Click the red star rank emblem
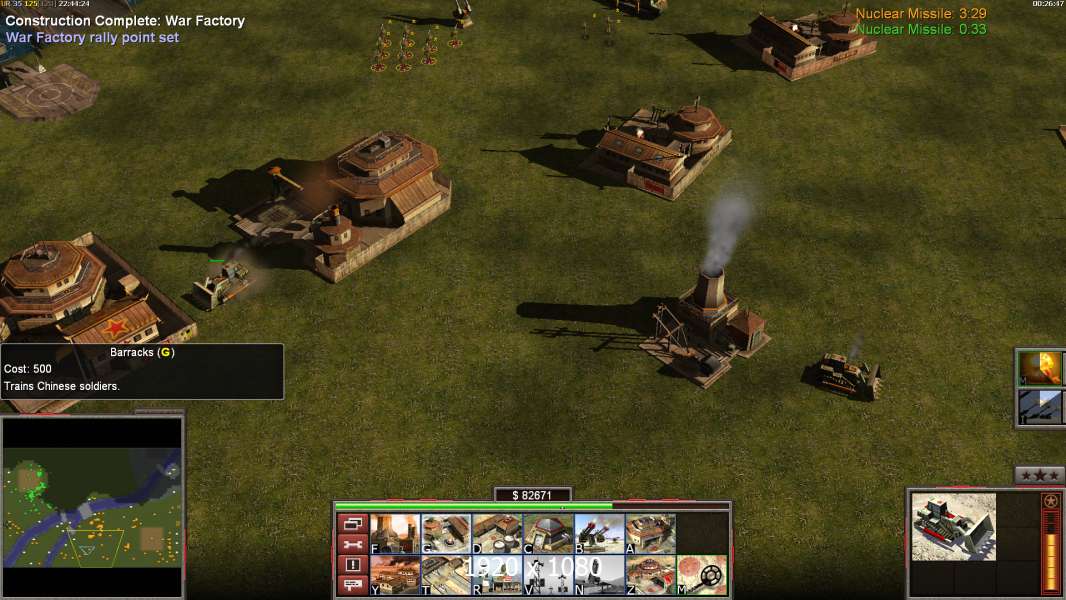This screenshot has height=600, width=1066. click(1050, 501)
